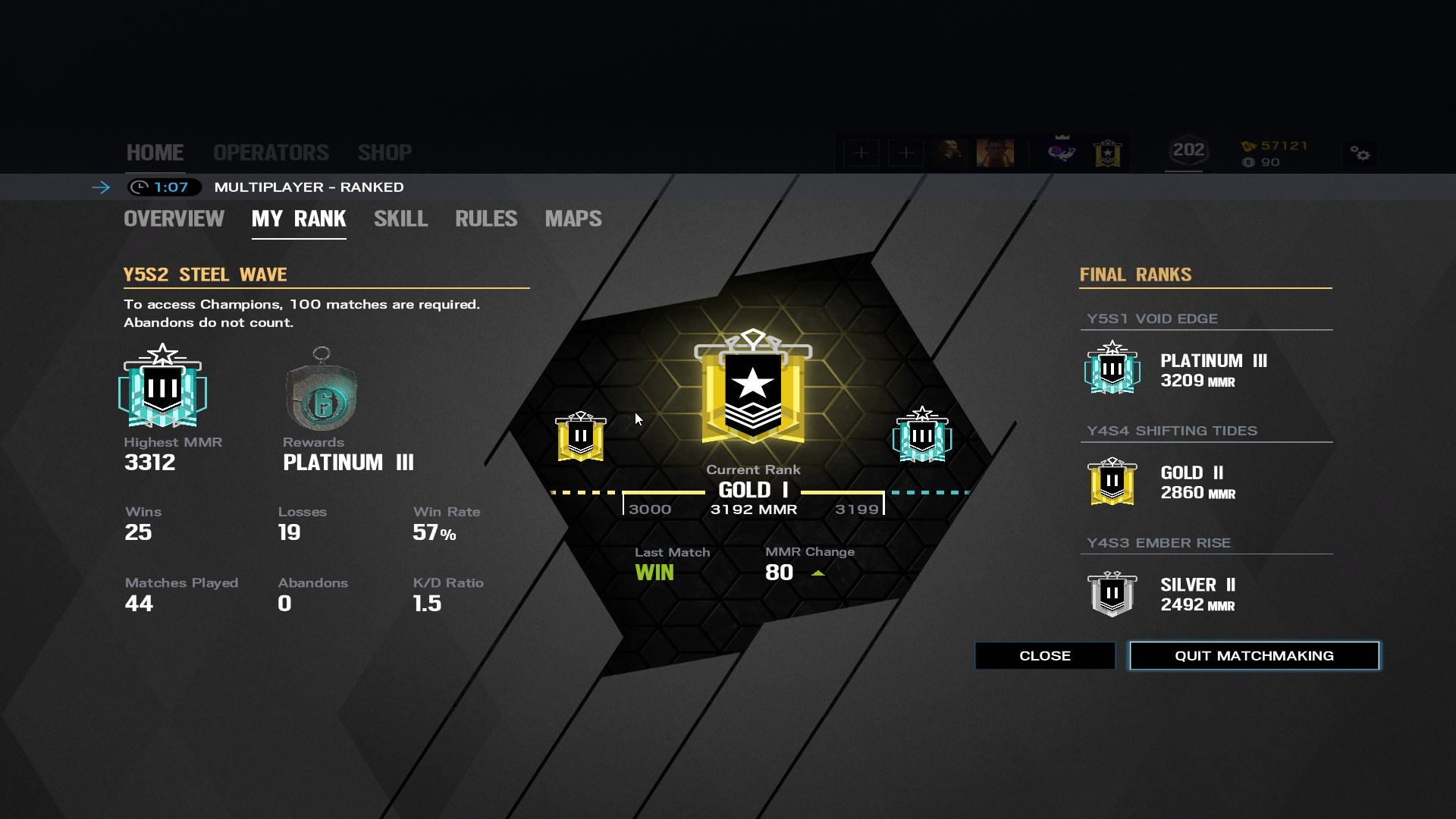
Task: Open the Operators menu
Action: (x=271, y=152)
